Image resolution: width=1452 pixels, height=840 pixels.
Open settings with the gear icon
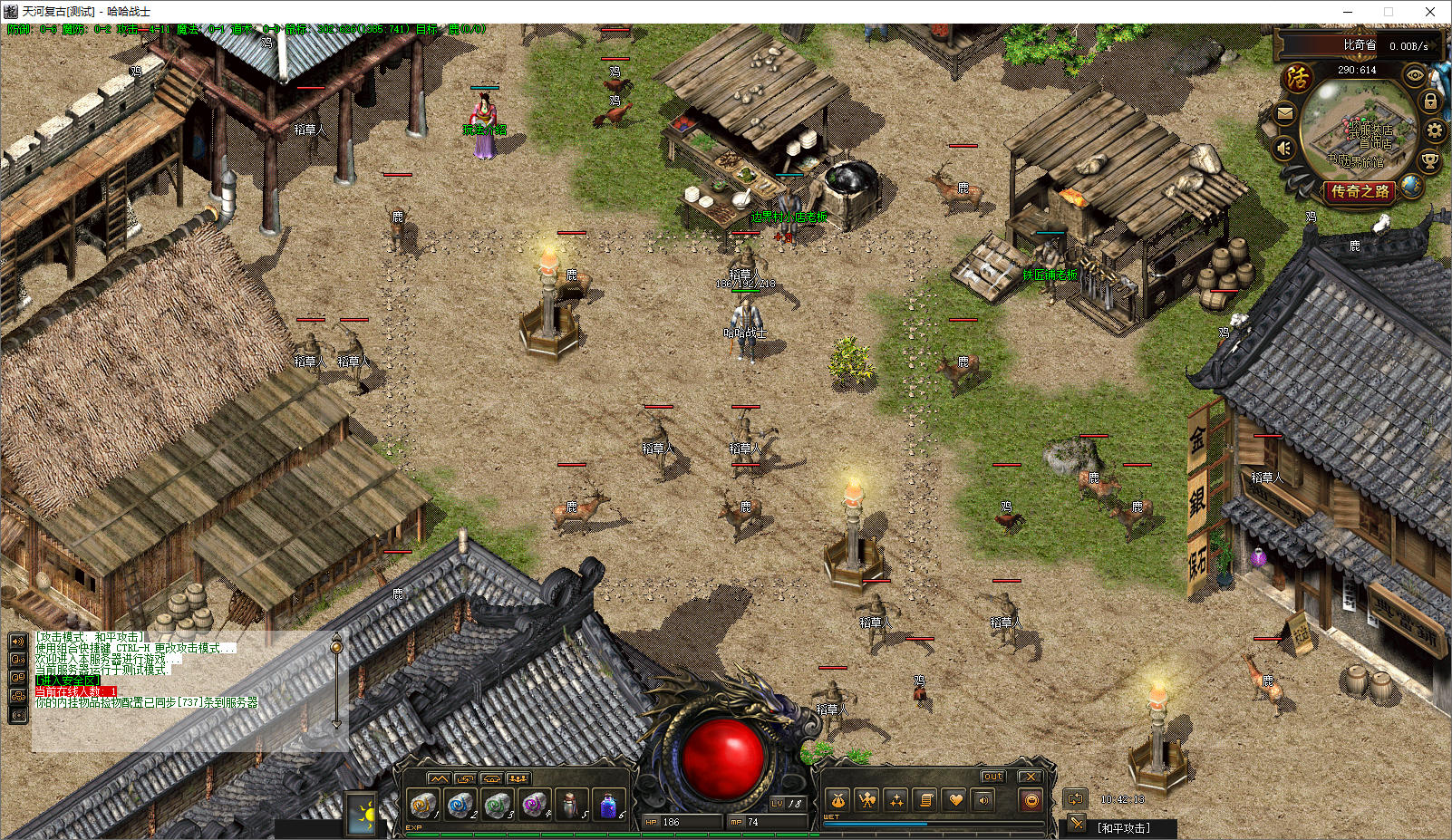tap(1434, 130)
